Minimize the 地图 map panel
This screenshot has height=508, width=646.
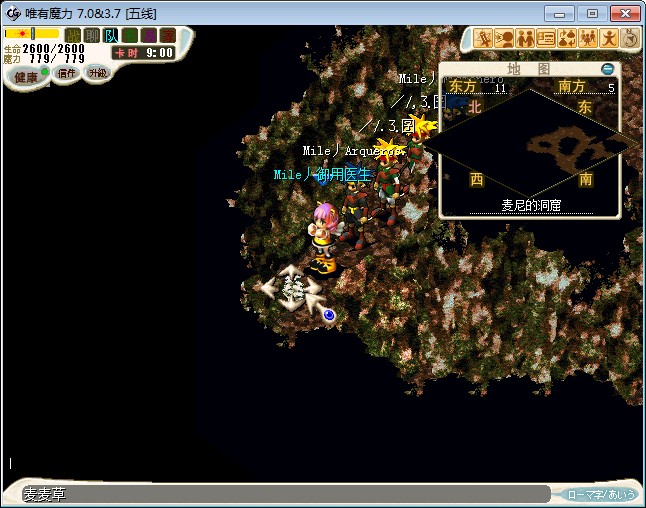coord(608,69)
